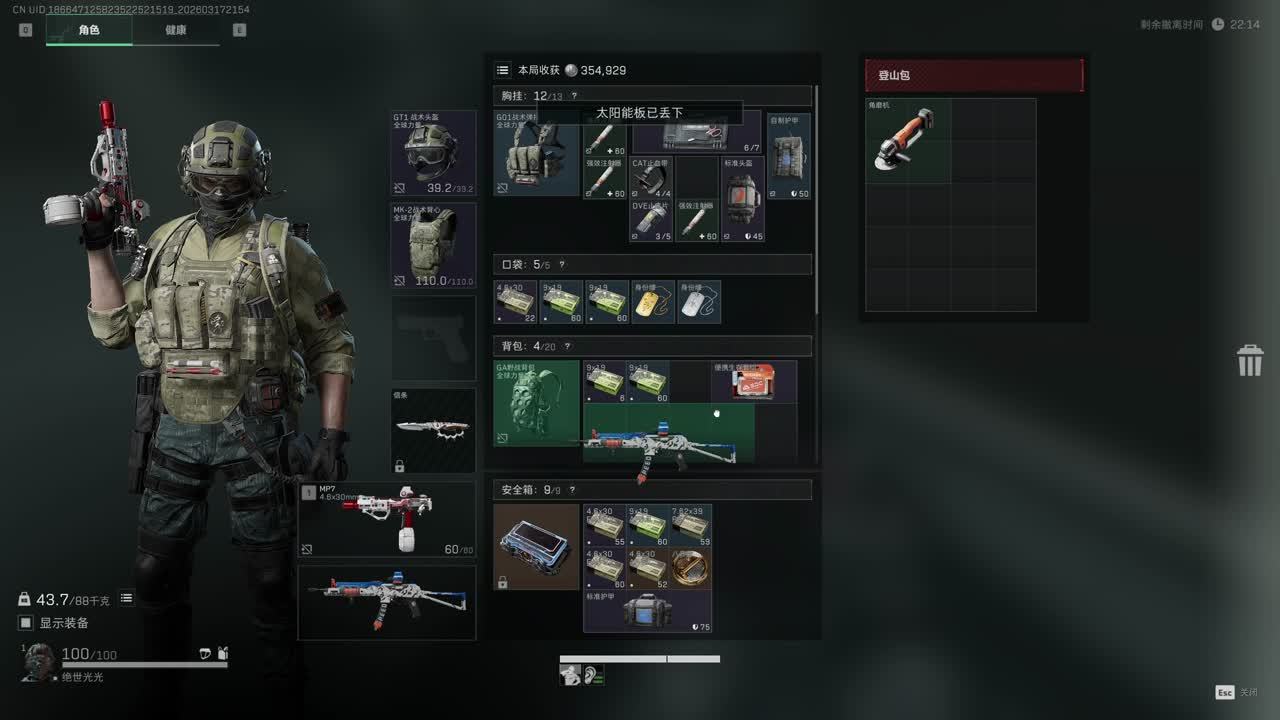
Task: Toggle the 显示装备 checkbox
Action: (x=26, y=623)
